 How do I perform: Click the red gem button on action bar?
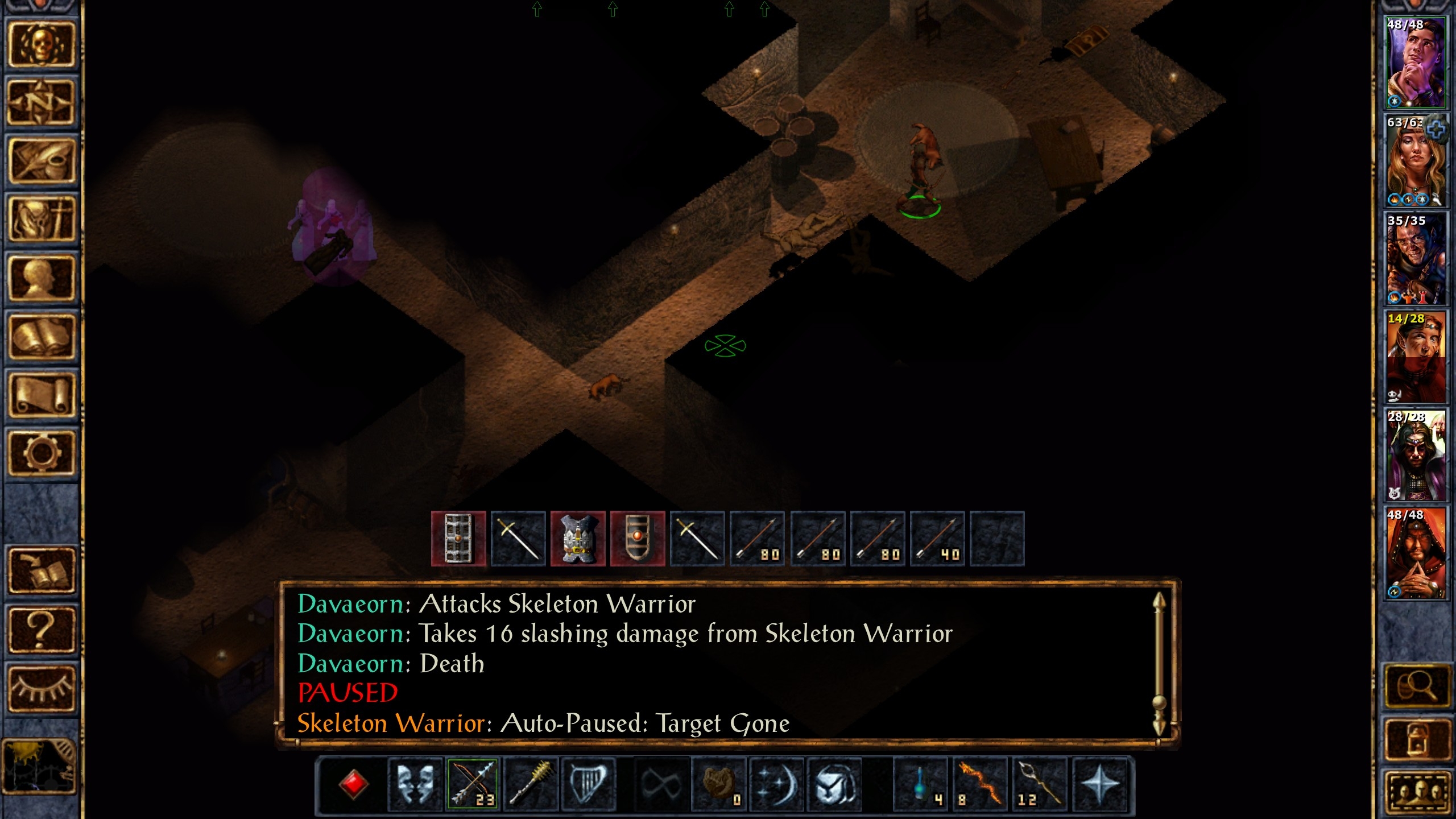(353, 784)
